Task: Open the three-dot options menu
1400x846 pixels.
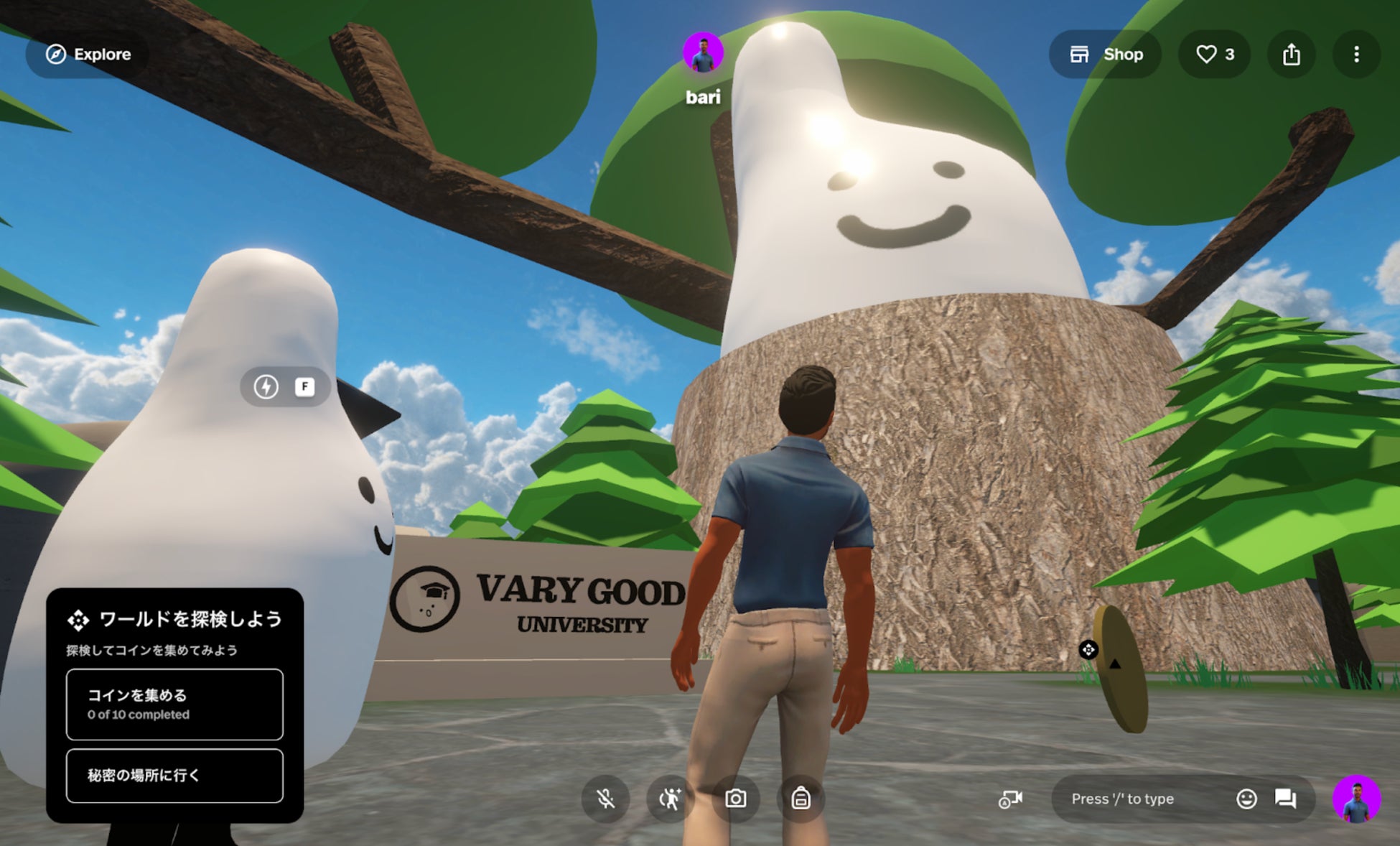Action: [x=1355, y=55]
